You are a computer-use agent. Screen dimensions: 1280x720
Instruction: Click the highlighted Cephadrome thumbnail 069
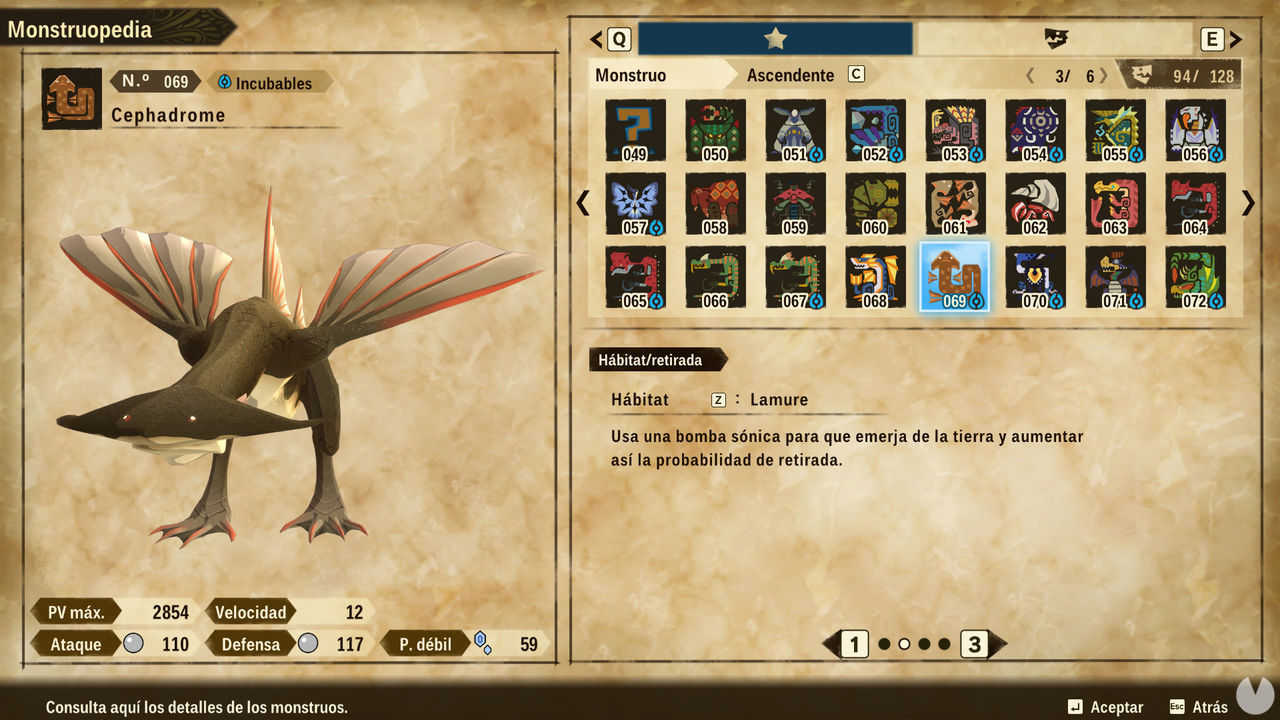coord(955,277)
